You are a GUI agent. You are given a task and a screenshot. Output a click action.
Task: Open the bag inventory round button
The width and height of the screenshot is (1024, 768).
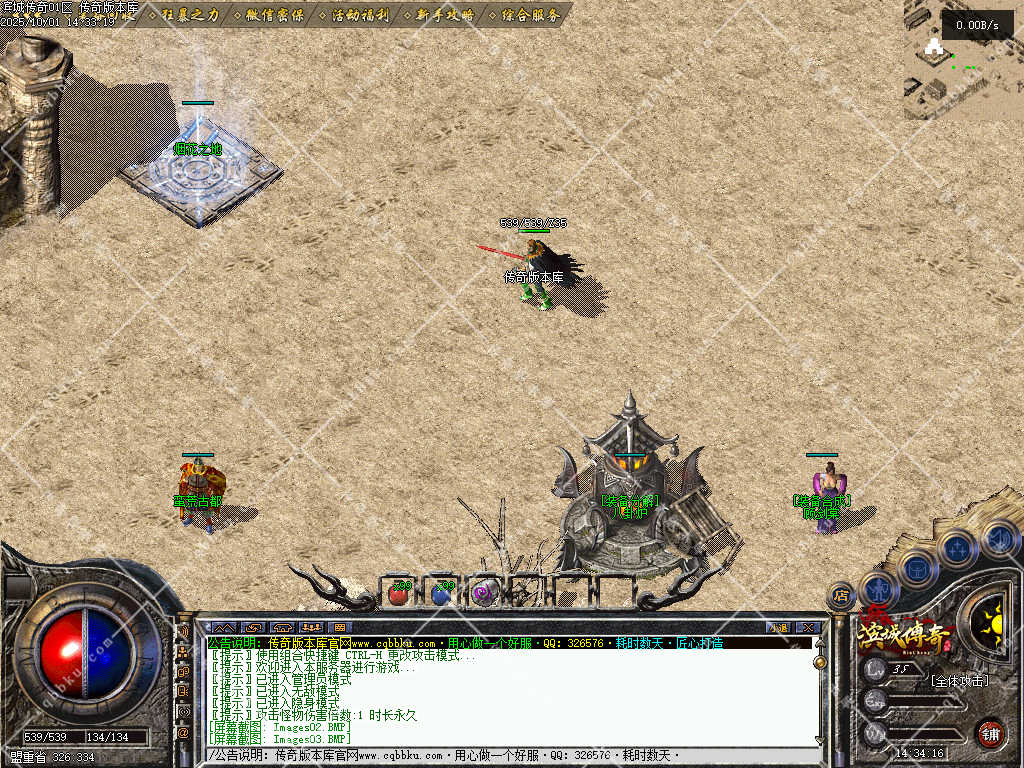coord(917,569)
